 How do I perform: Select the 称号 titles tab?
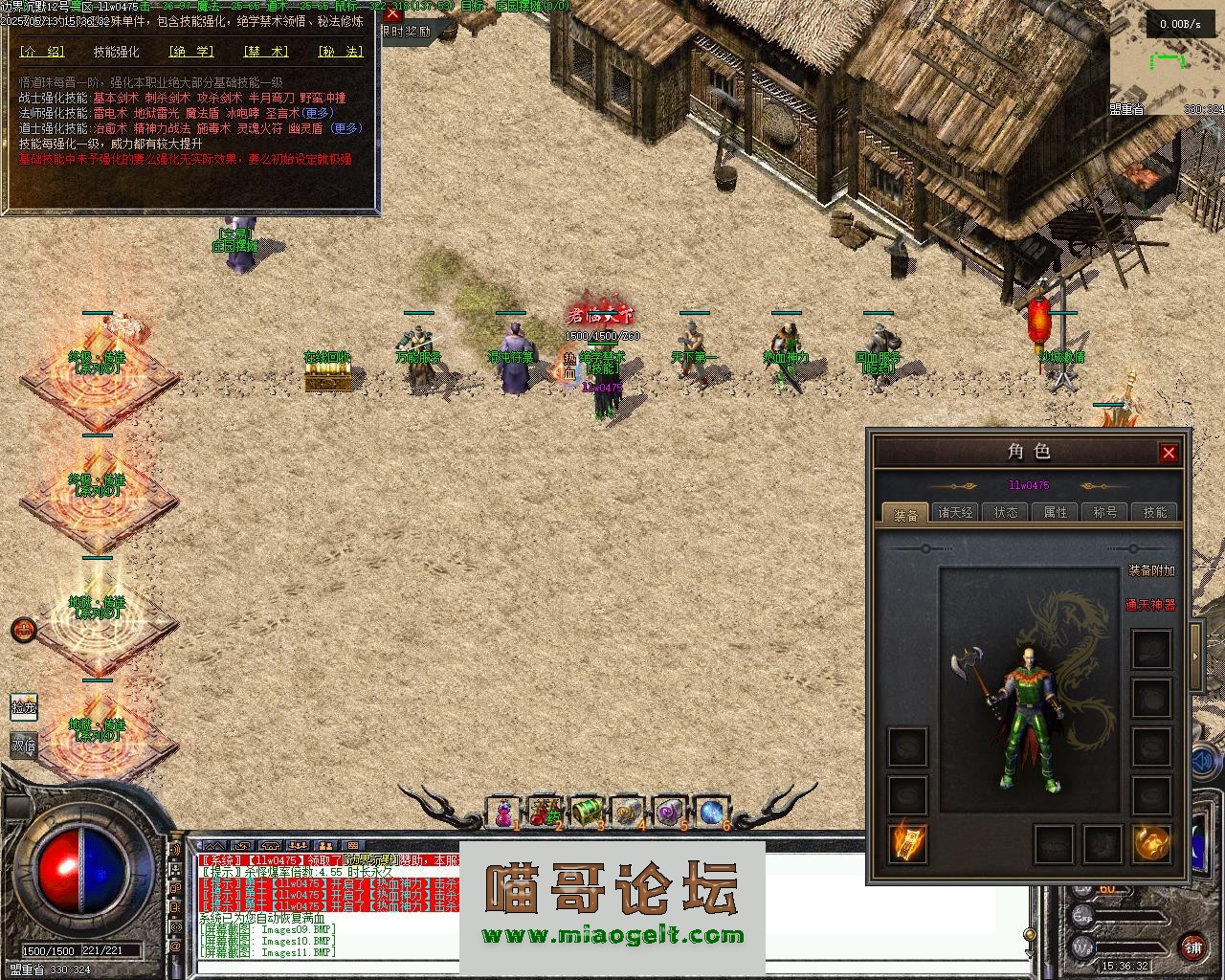coord(1105,513)
